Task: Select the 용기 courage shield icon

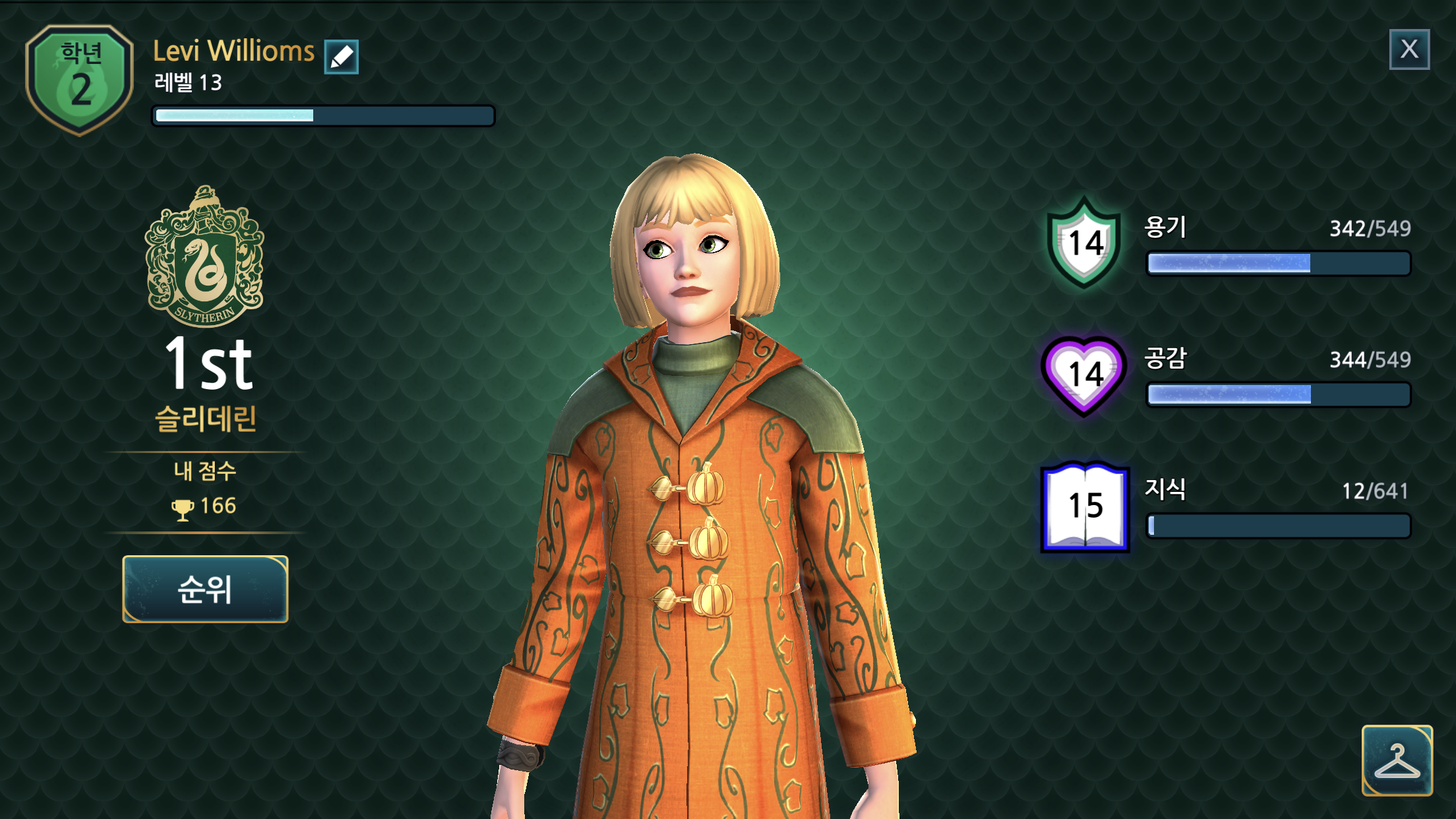Action: point(1085,243)
